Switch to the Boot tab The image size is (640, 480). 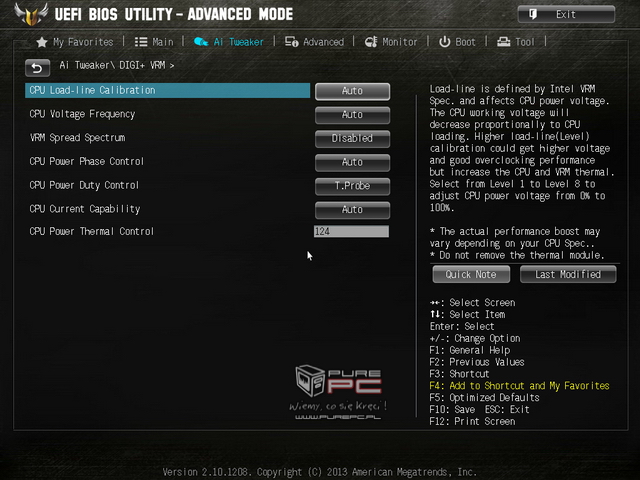pos(458,42)
